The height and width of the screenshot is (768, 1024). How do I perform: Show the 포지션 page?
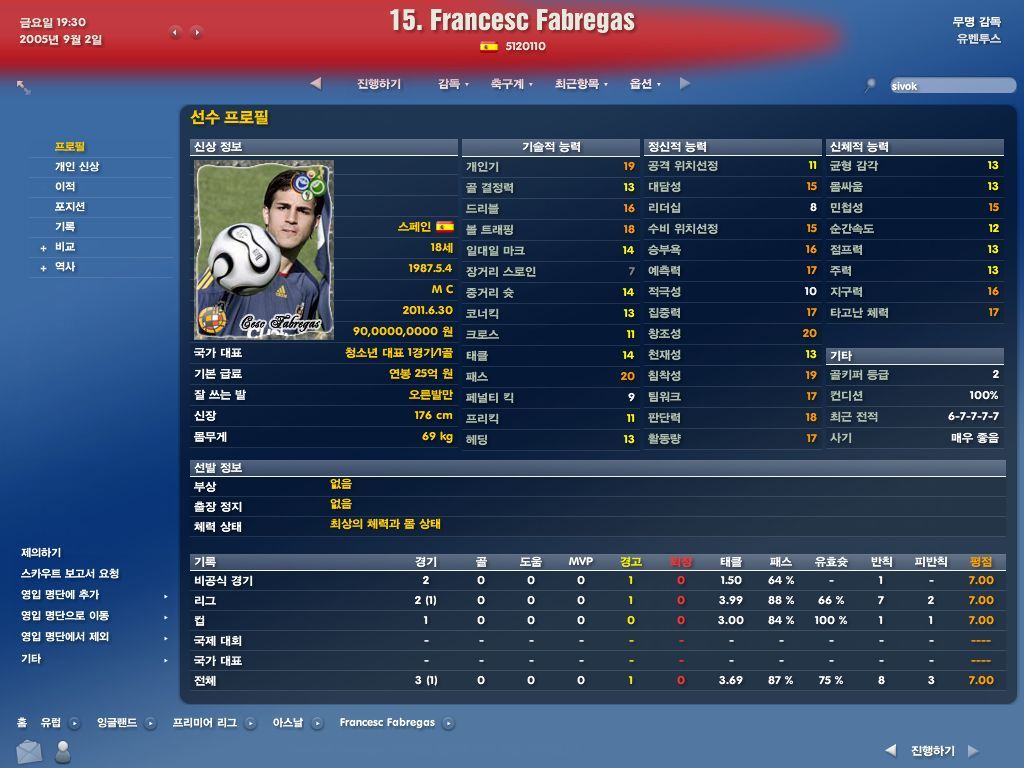[x=70, y=207]
